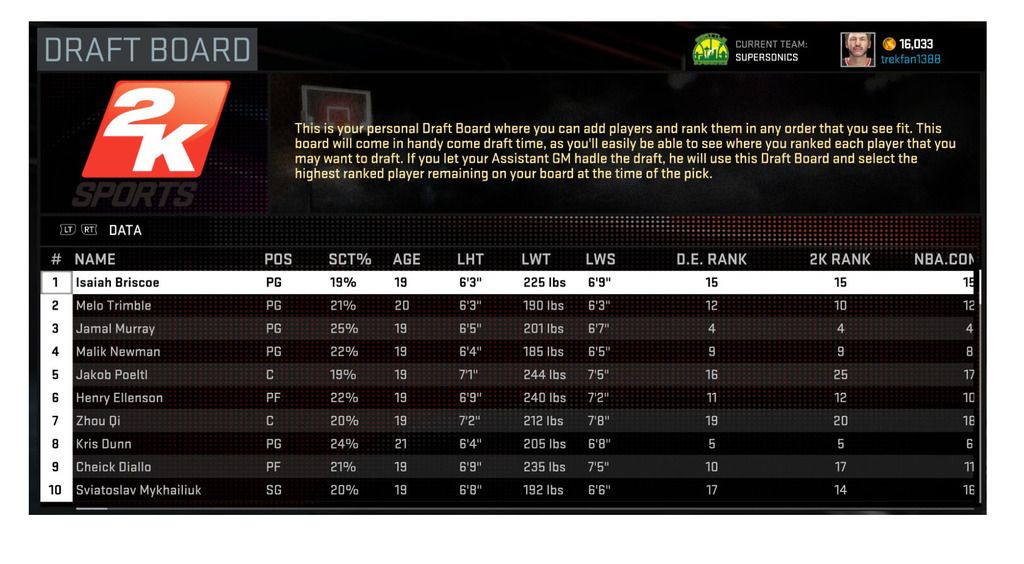
Task: Sort the board by AGE
Action: (406, 259)
